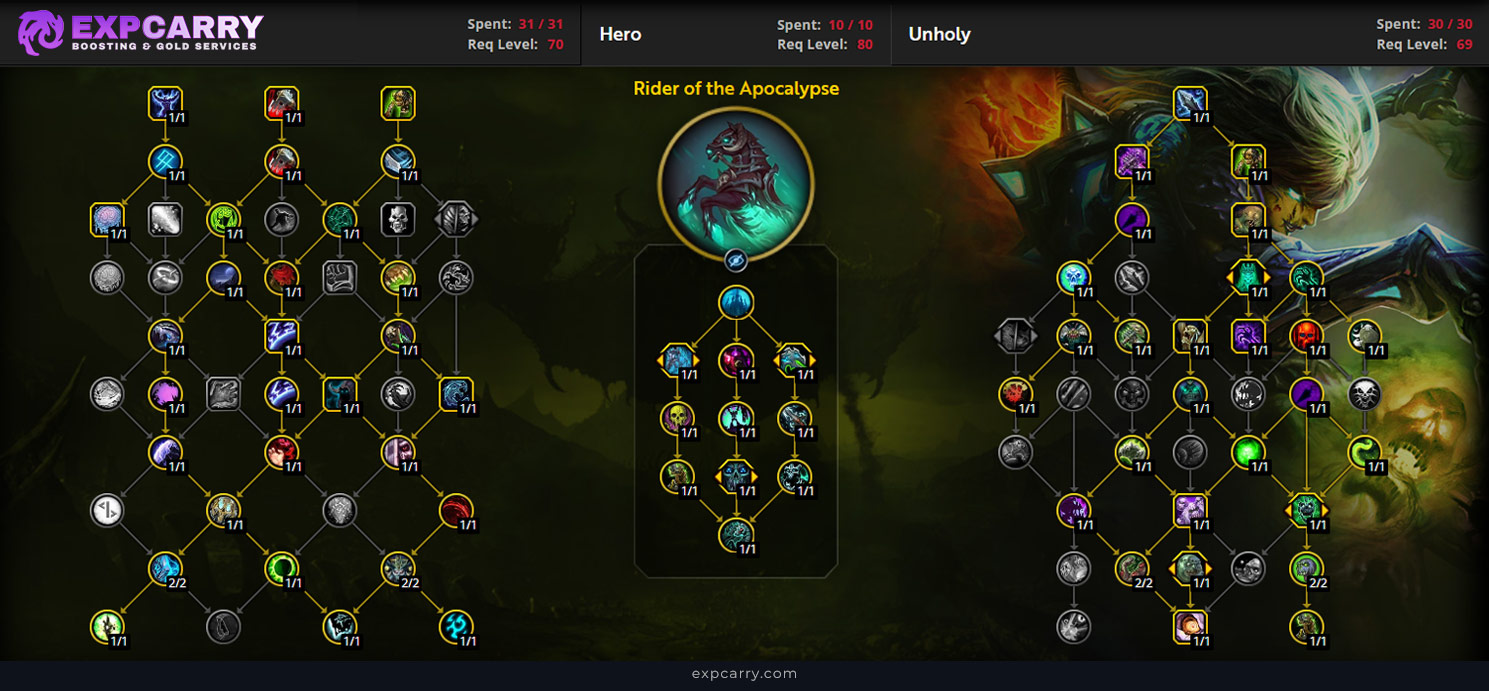Choose the red skull Unholy talent node

(1306, 336)
